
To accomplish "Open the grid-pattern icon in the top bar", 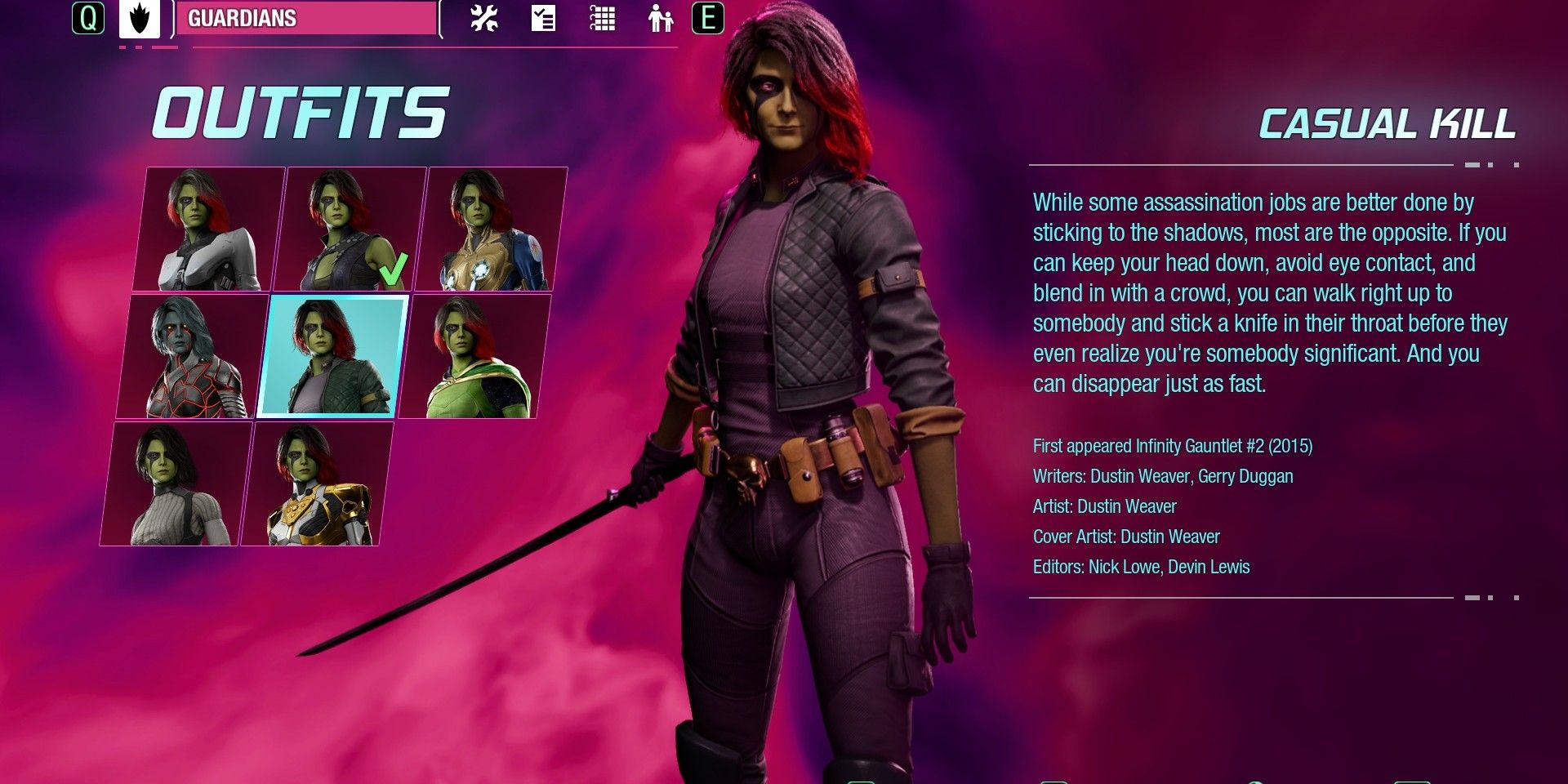I will click(603, 20).
